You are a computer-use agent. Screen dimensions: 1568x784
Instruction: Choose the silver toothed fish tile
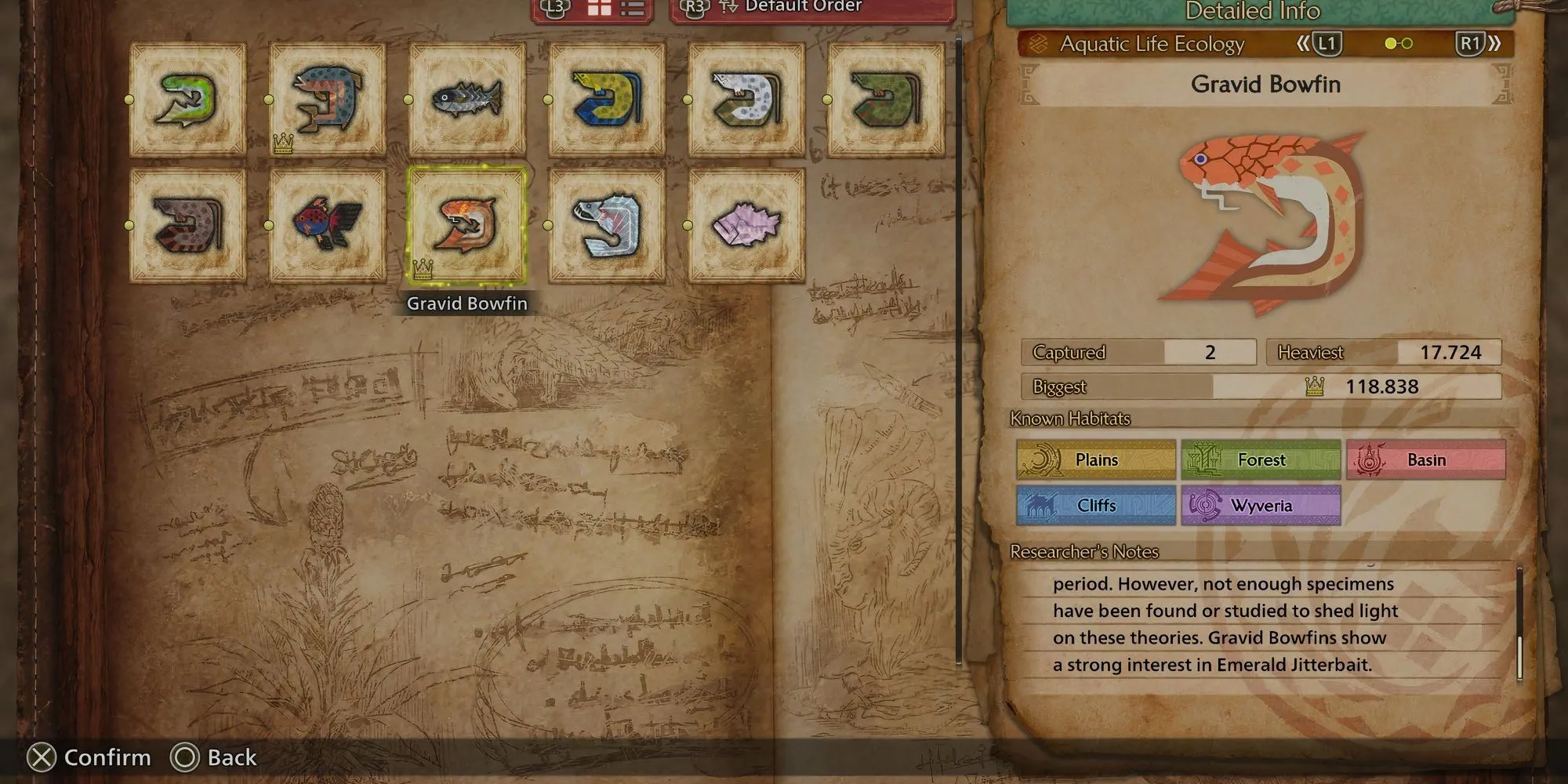(x=606, y=225)
